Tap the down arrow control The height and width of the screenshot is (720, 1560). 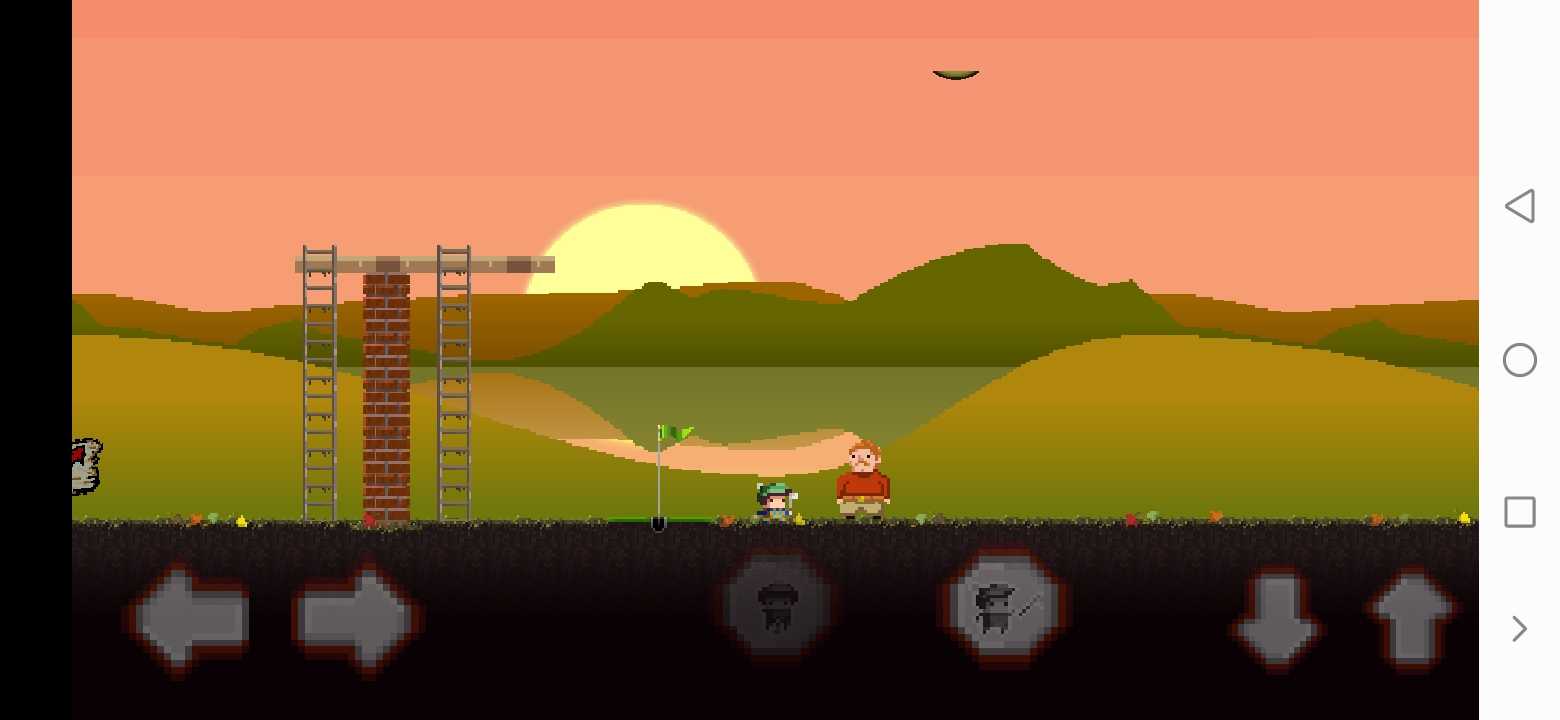(1277, 619)
